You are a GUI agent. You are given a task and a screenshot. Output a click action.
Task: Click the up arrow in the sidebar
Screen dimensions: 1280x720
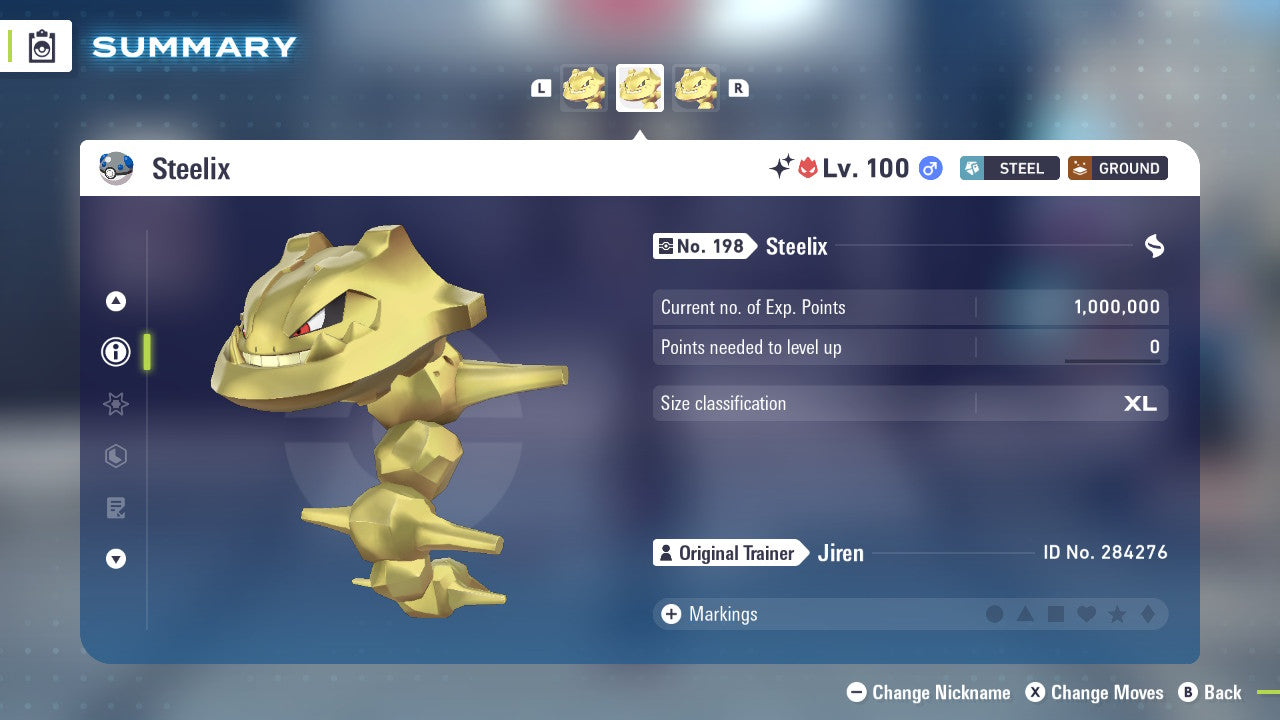(x=115, y=300)
